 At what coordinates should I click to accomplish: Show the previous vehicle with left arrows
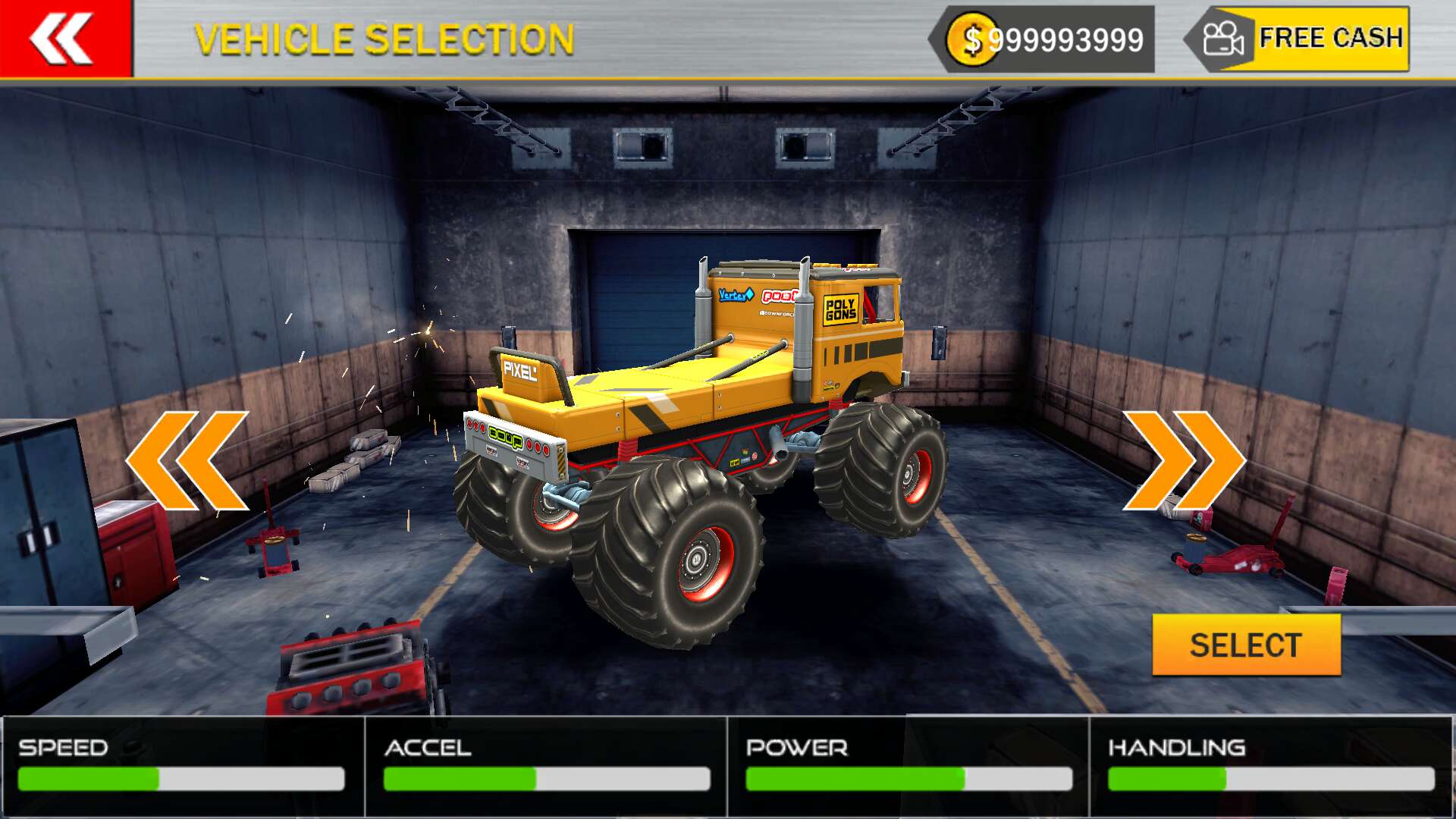coord(187,460)
